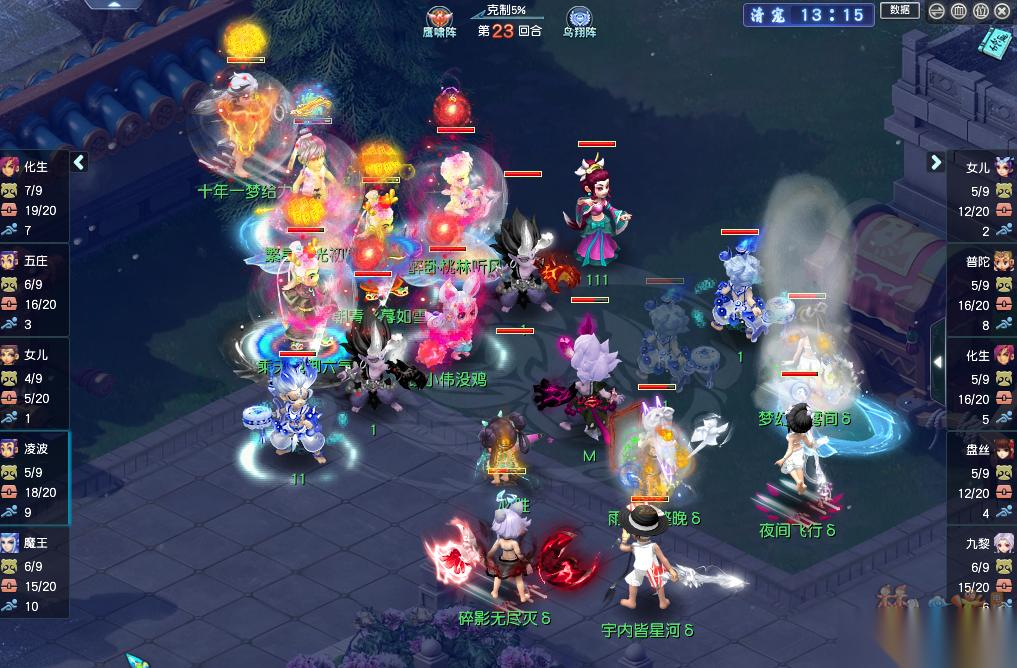The height and width of the screenshot is (668, 1017).
Task: Click the swap arrows round button
Action: point(936,12)
